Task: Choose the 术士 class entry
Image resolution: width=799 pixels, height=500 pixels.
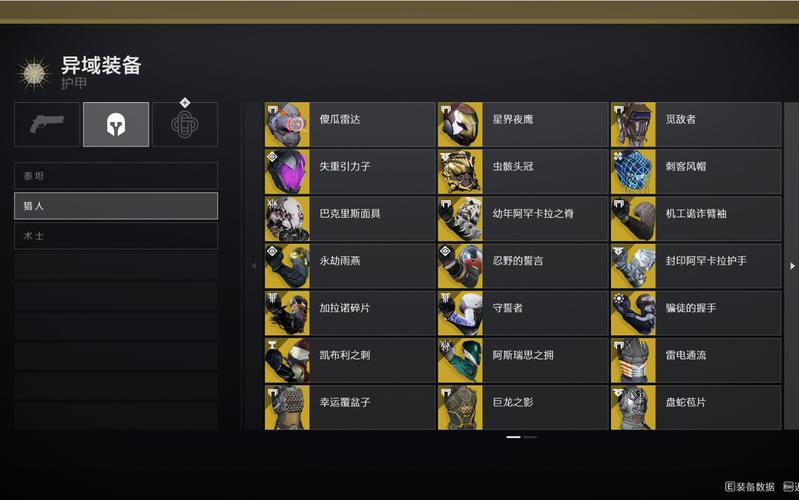Action: (x=116, y=236)
